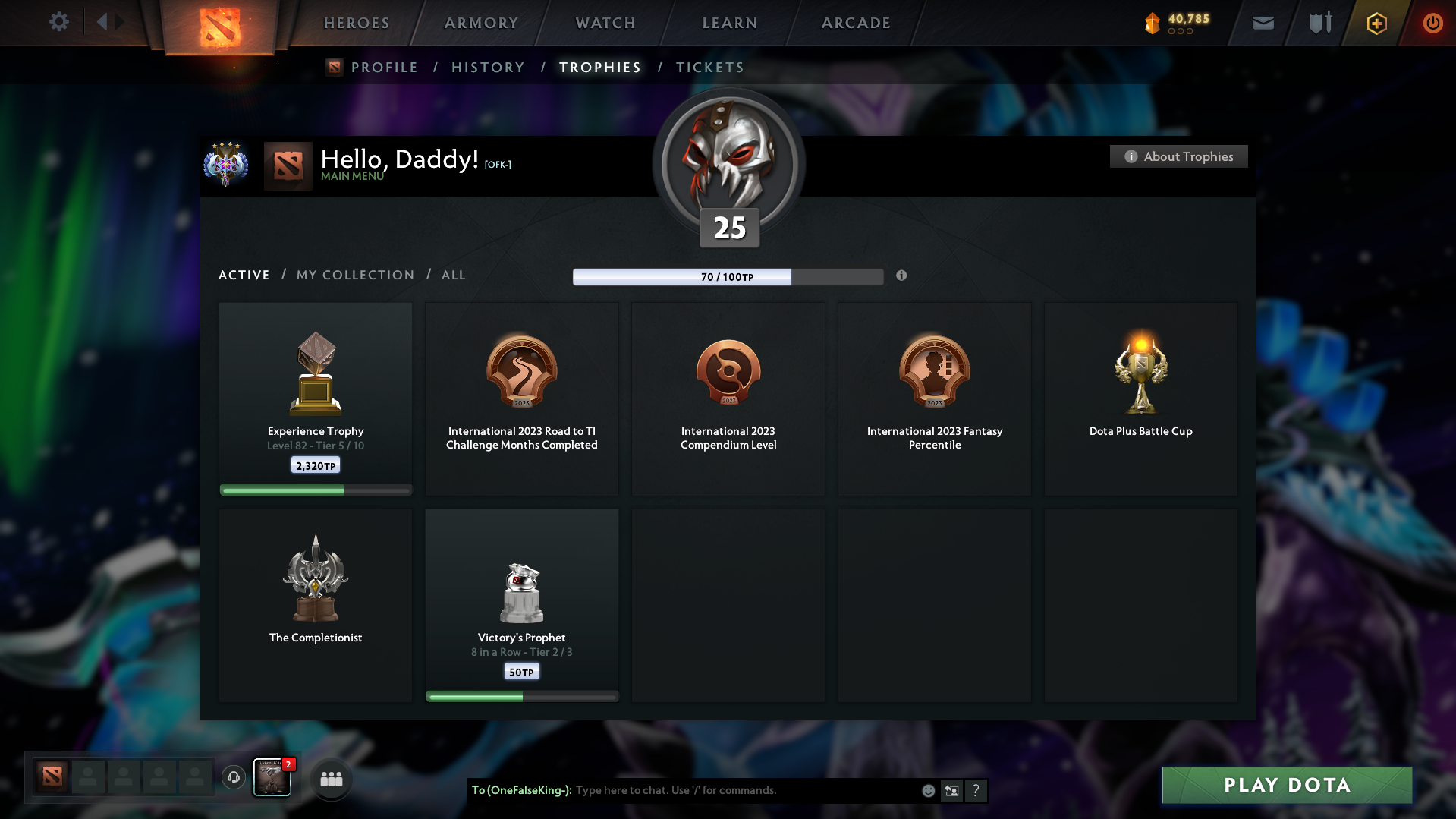
Task: Click the screenshot icon beside chat
Action: click(951, 790)
